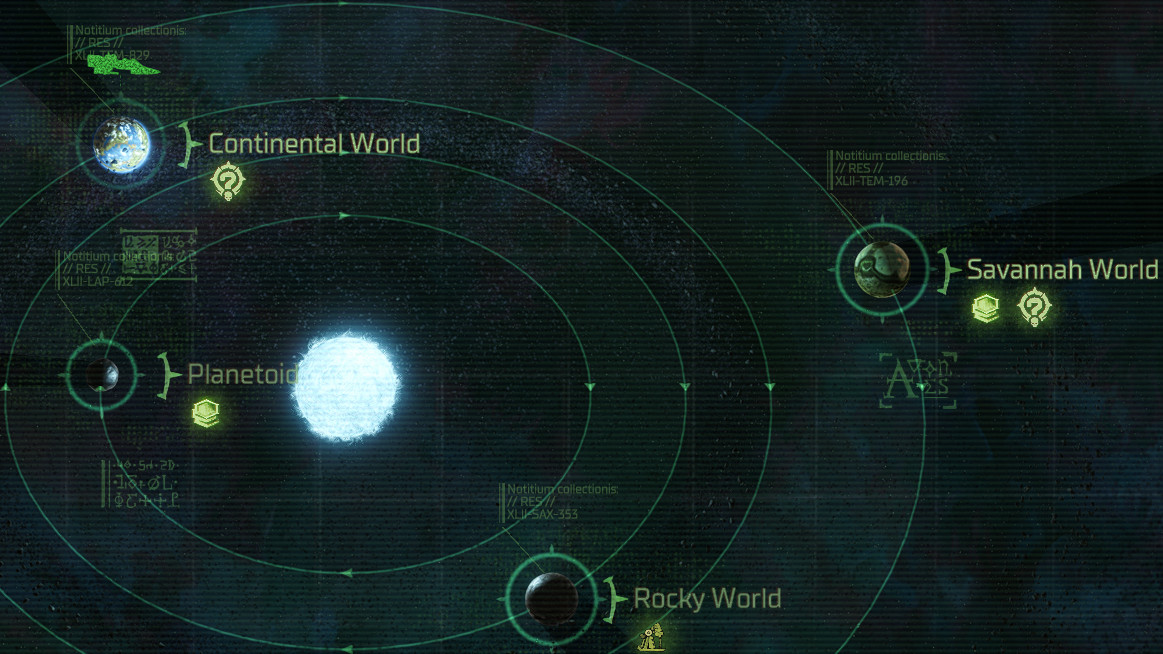Click the resource stack icon under Planetoid

206,413
